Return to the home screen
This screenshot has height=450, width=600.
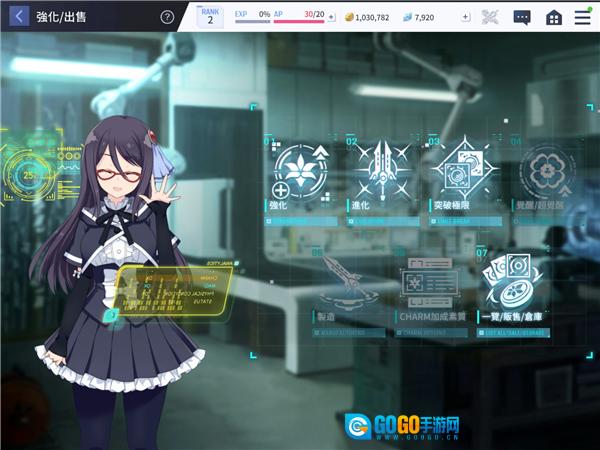(553, 17)
